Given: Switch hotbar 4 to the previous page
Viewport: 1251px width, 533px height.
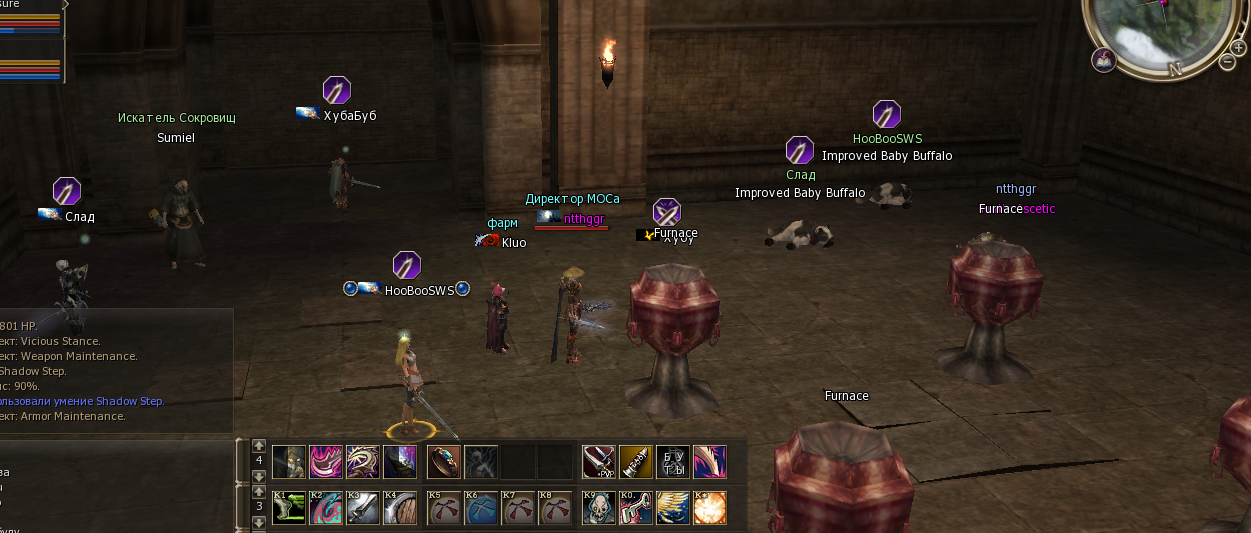Looking at the screenshot, I should pos(259,446).
